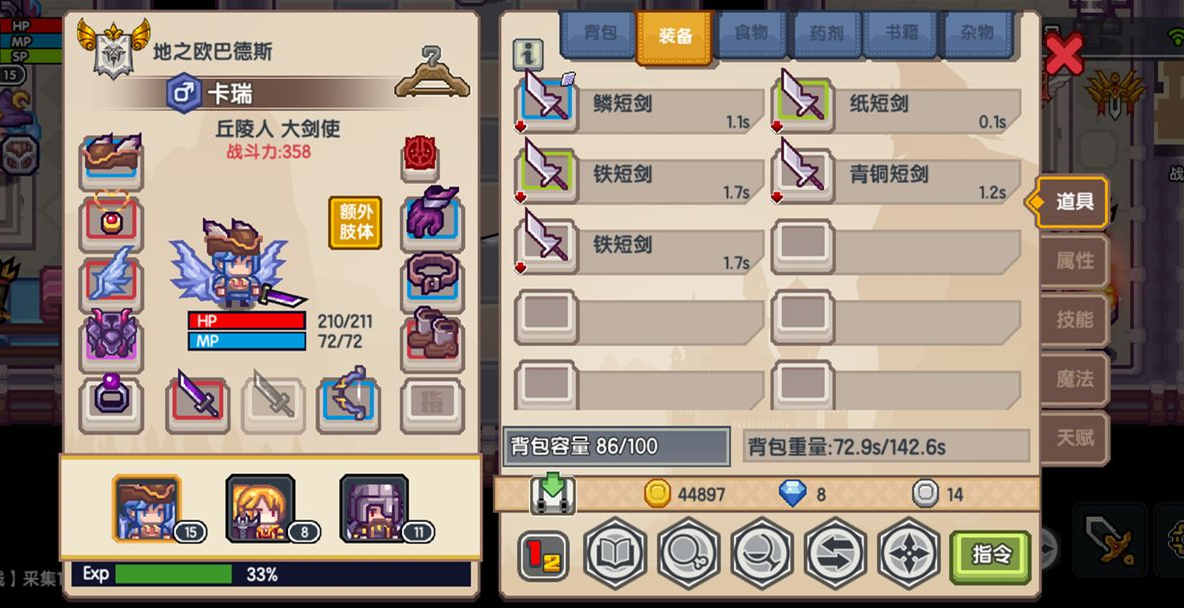The height and width of the screenshot is (608, 1184).
Task: Show the 书籍 books tab
Action: point(901,34)
